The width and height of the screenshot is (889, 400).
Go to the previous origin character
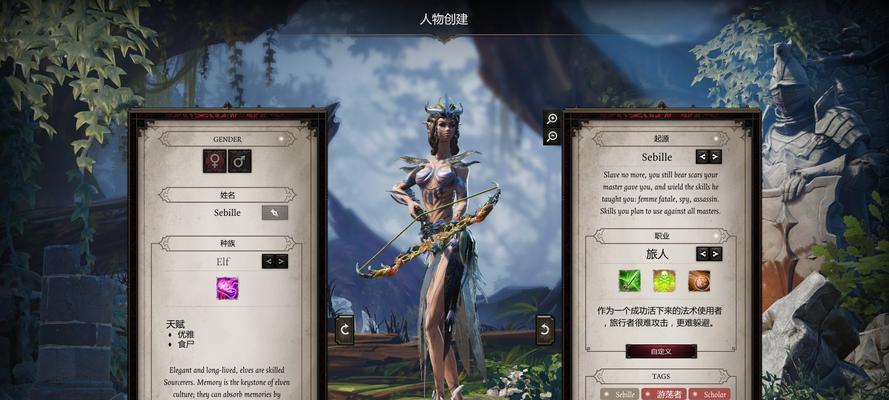tap(702, 156)
